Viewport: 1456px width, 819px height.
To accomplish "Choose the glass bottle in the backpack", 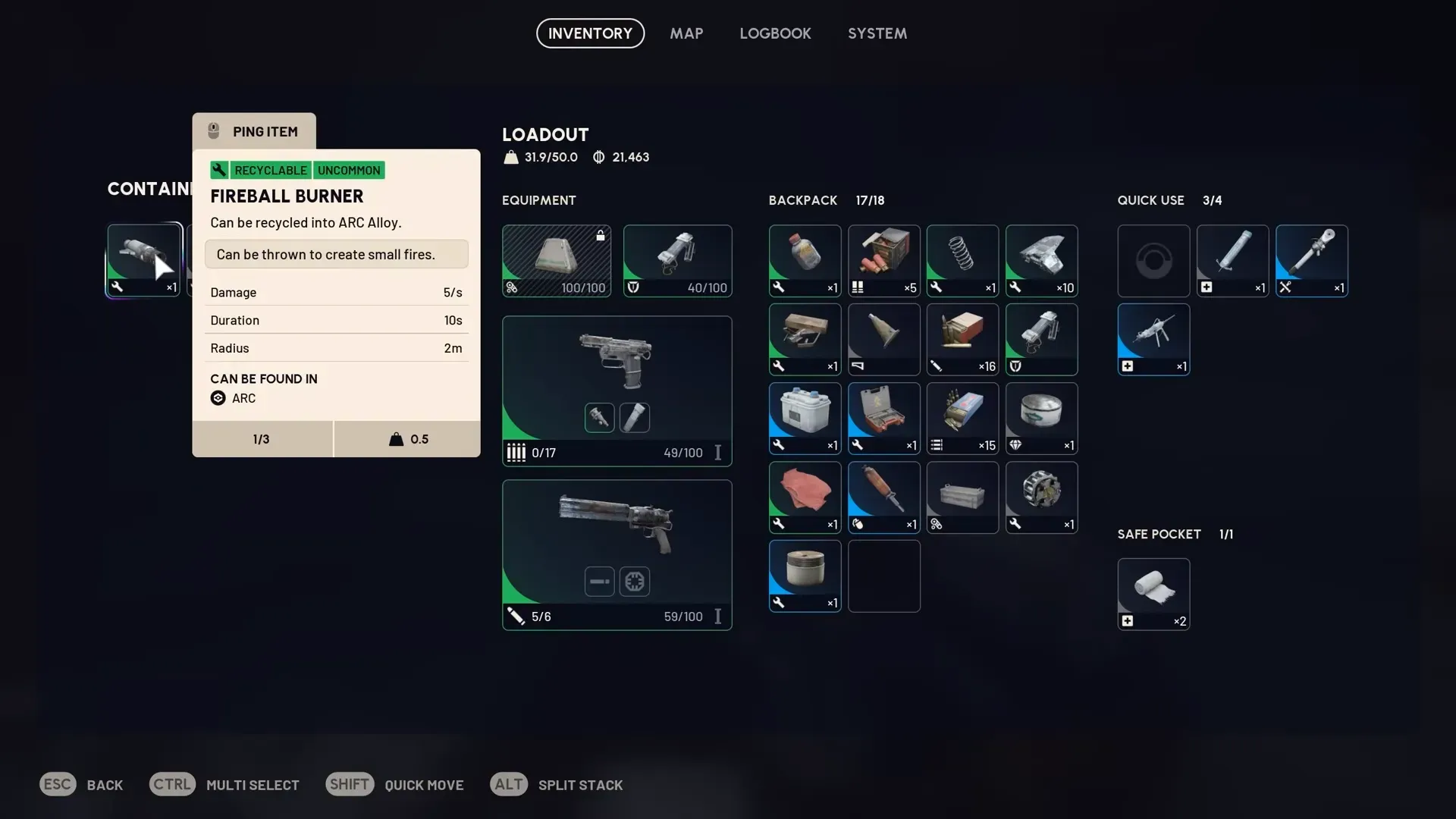I will tap(805, 260).
